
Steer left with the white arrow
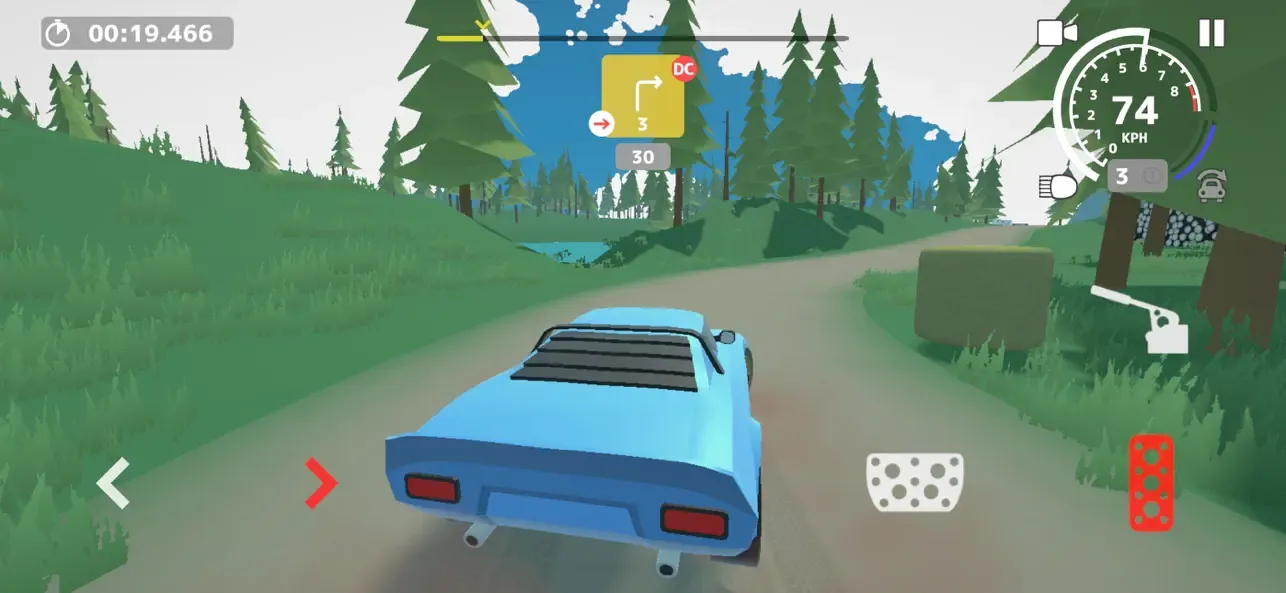click(112, 483)
